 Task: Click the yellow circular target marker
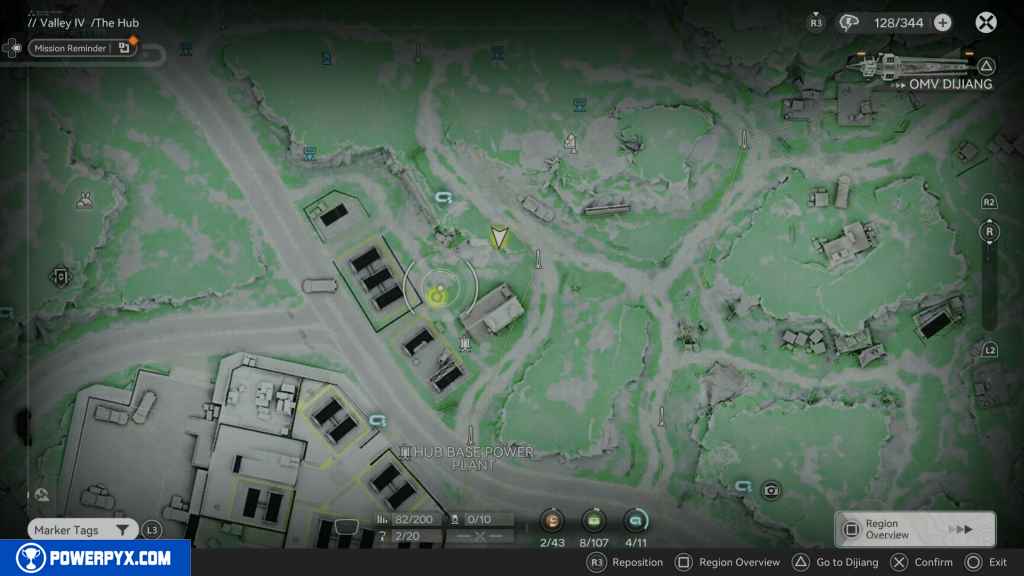[x=438, y=295]
